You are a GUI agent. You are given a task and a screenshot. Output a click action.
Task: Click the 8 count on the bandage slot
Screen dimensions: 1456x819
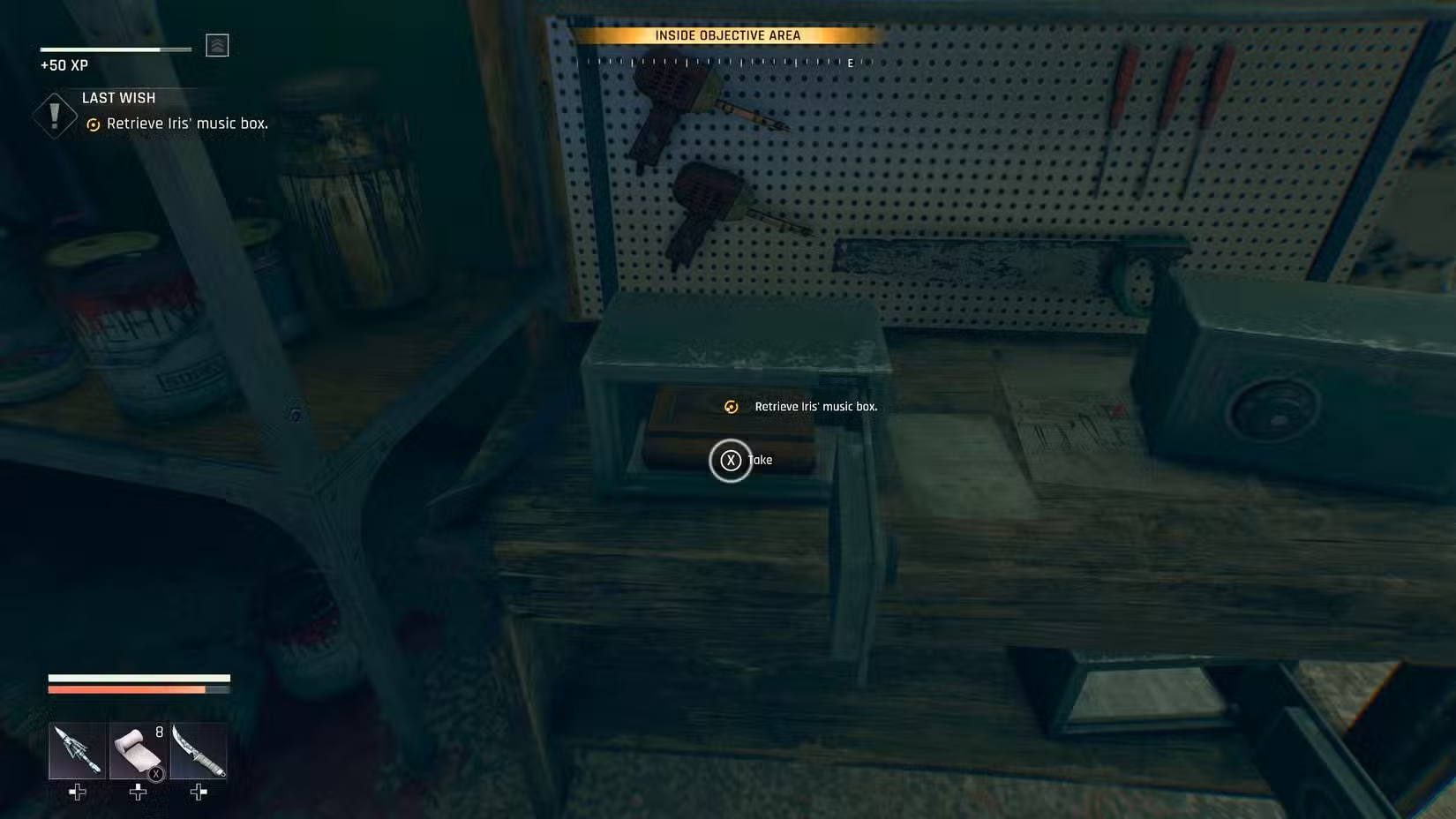158,732
